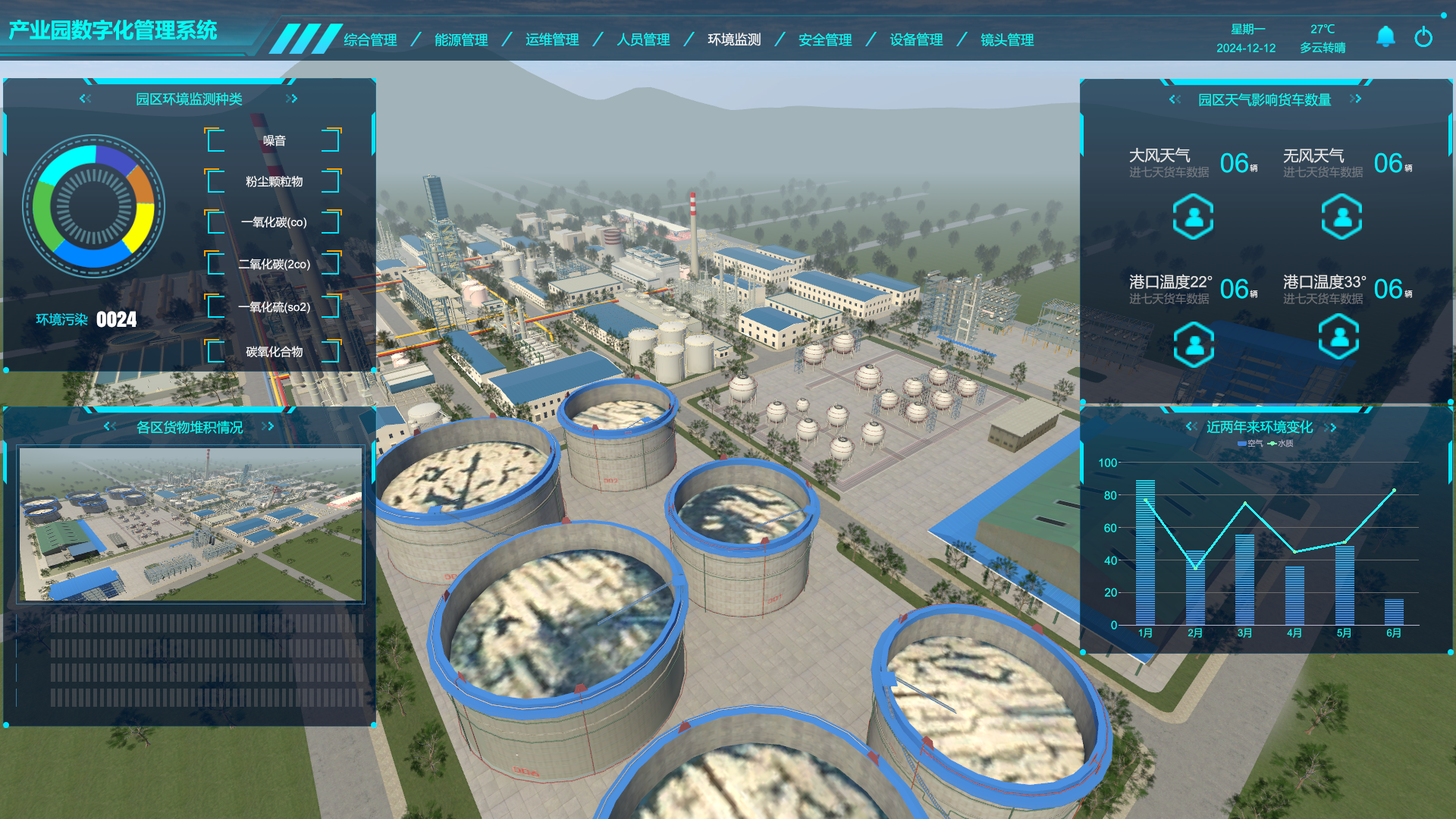Click right arrow beside 园区环境监测种类
Viewport: 1456px width, 819px height.
(292, 99)
